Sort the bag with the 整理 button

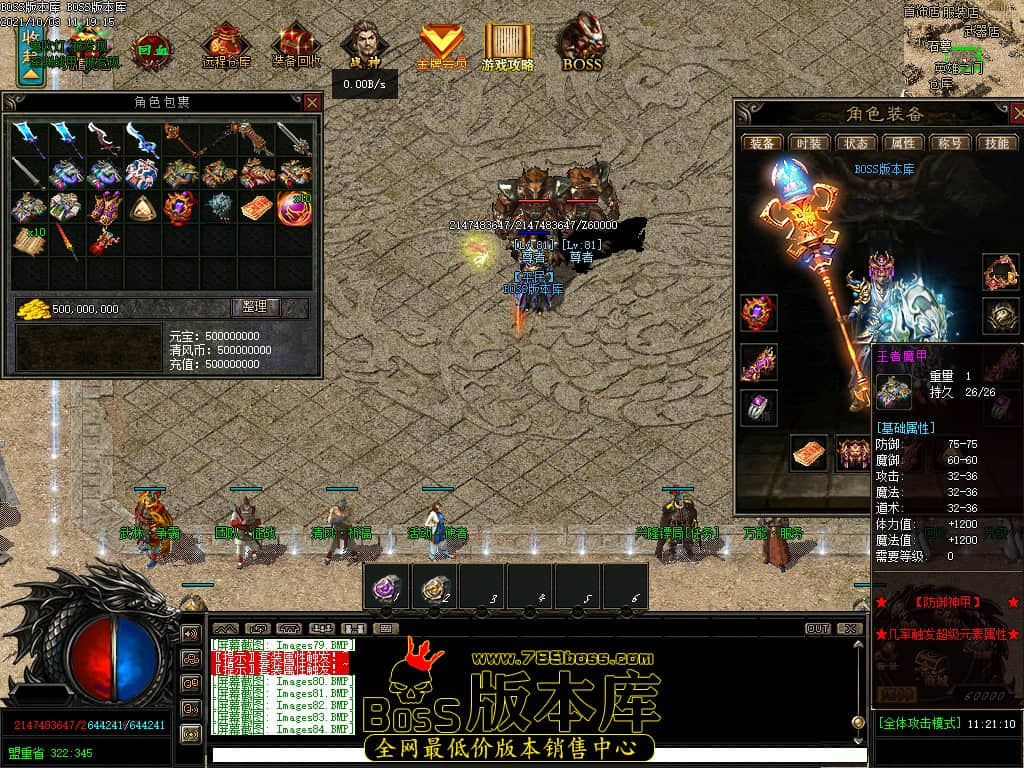pyautogui.click(x=256, y=308)
